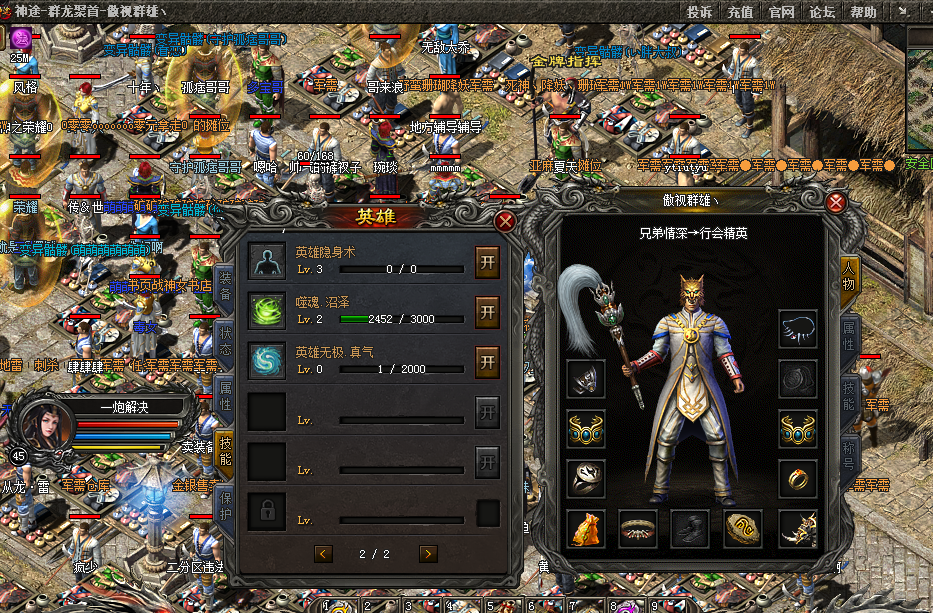This screenshot has width=933, height=613.
Task: Toggle 开 for 英雄无极·真气 skill
Action: point(487,361)
